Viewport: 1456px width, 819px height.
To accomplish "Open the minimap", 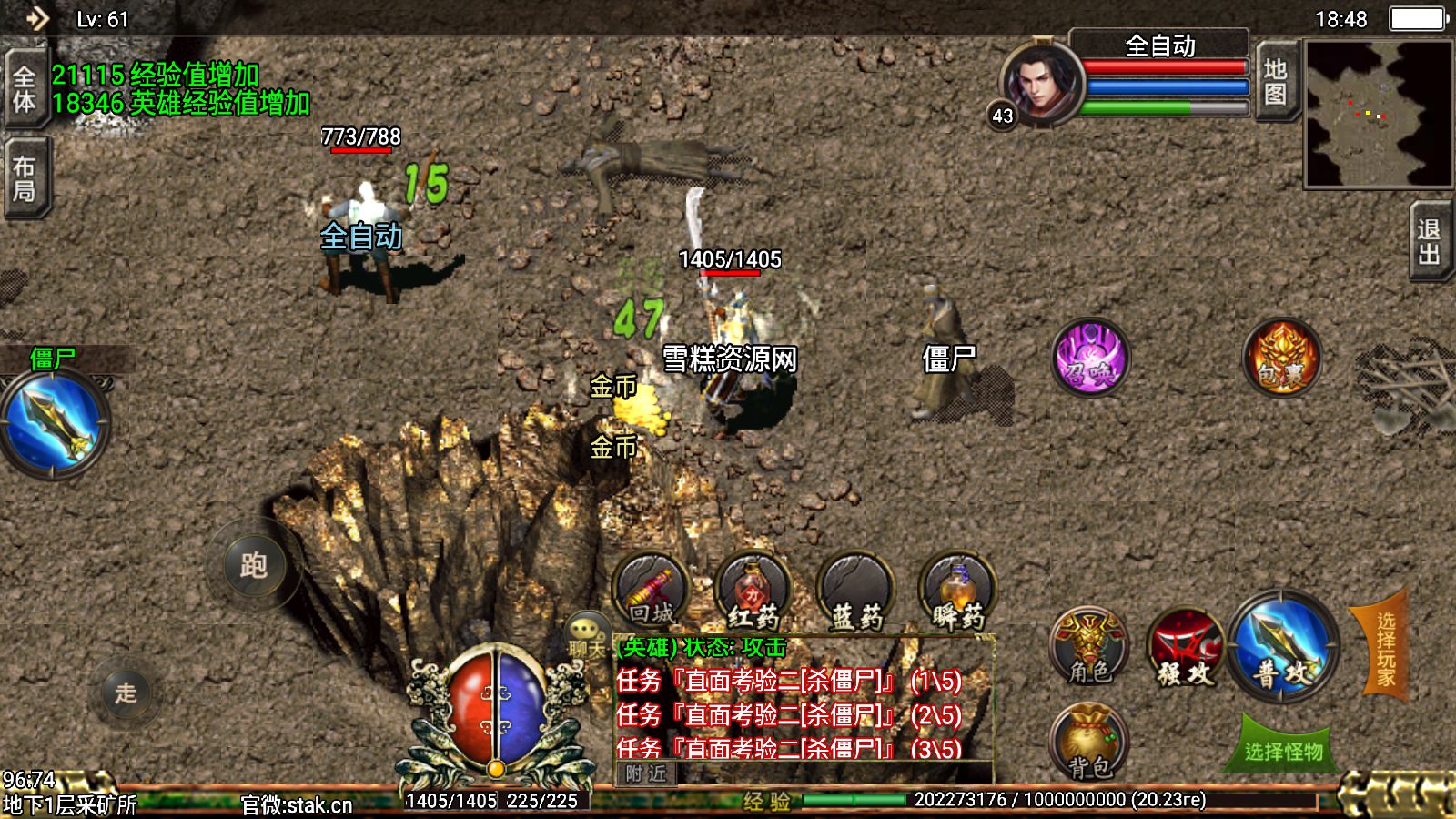I will (1378, 115).
